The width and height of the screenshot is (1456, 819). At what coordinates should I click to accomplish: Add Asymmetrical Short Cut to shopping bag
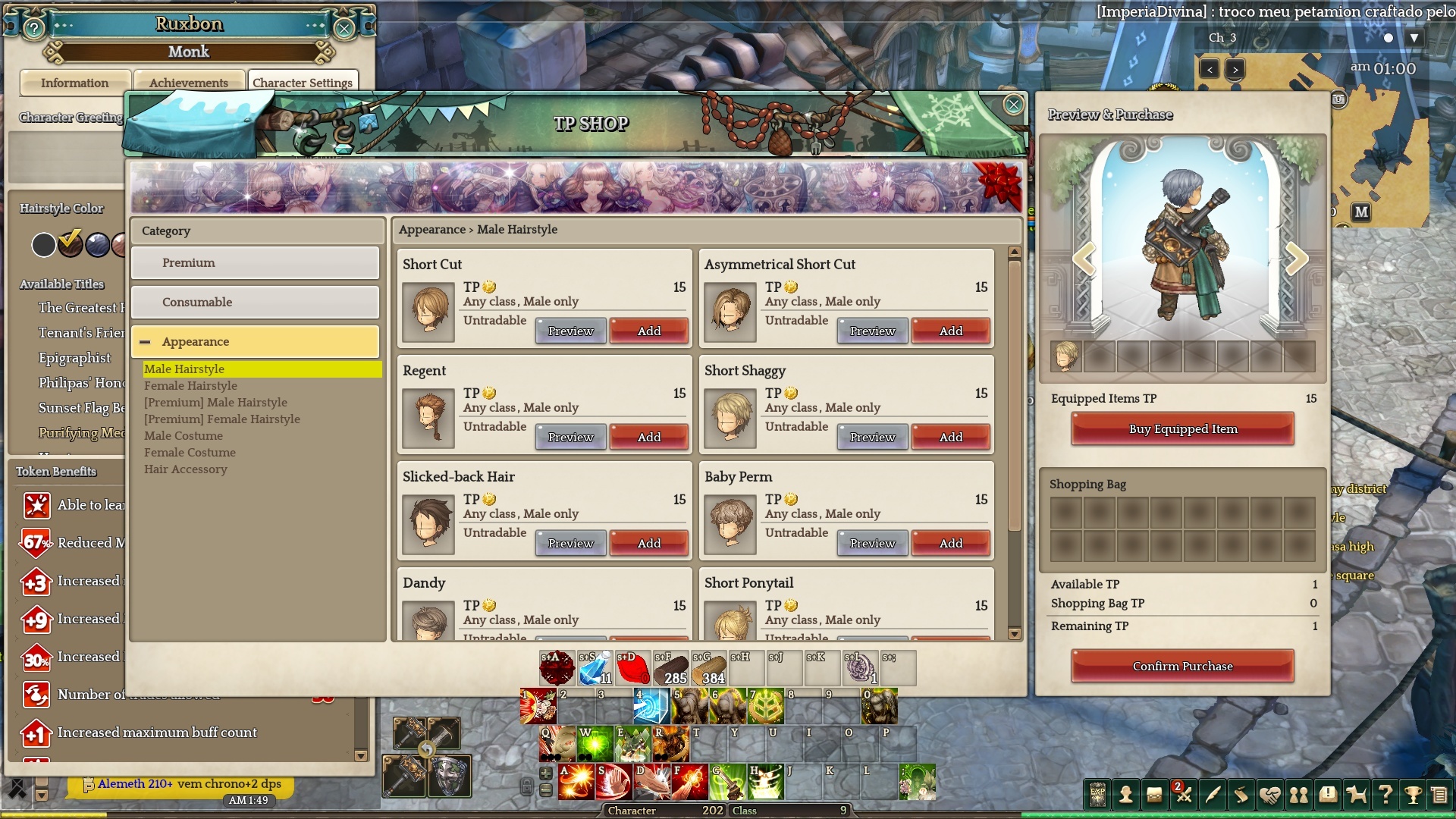click(950, 331)
